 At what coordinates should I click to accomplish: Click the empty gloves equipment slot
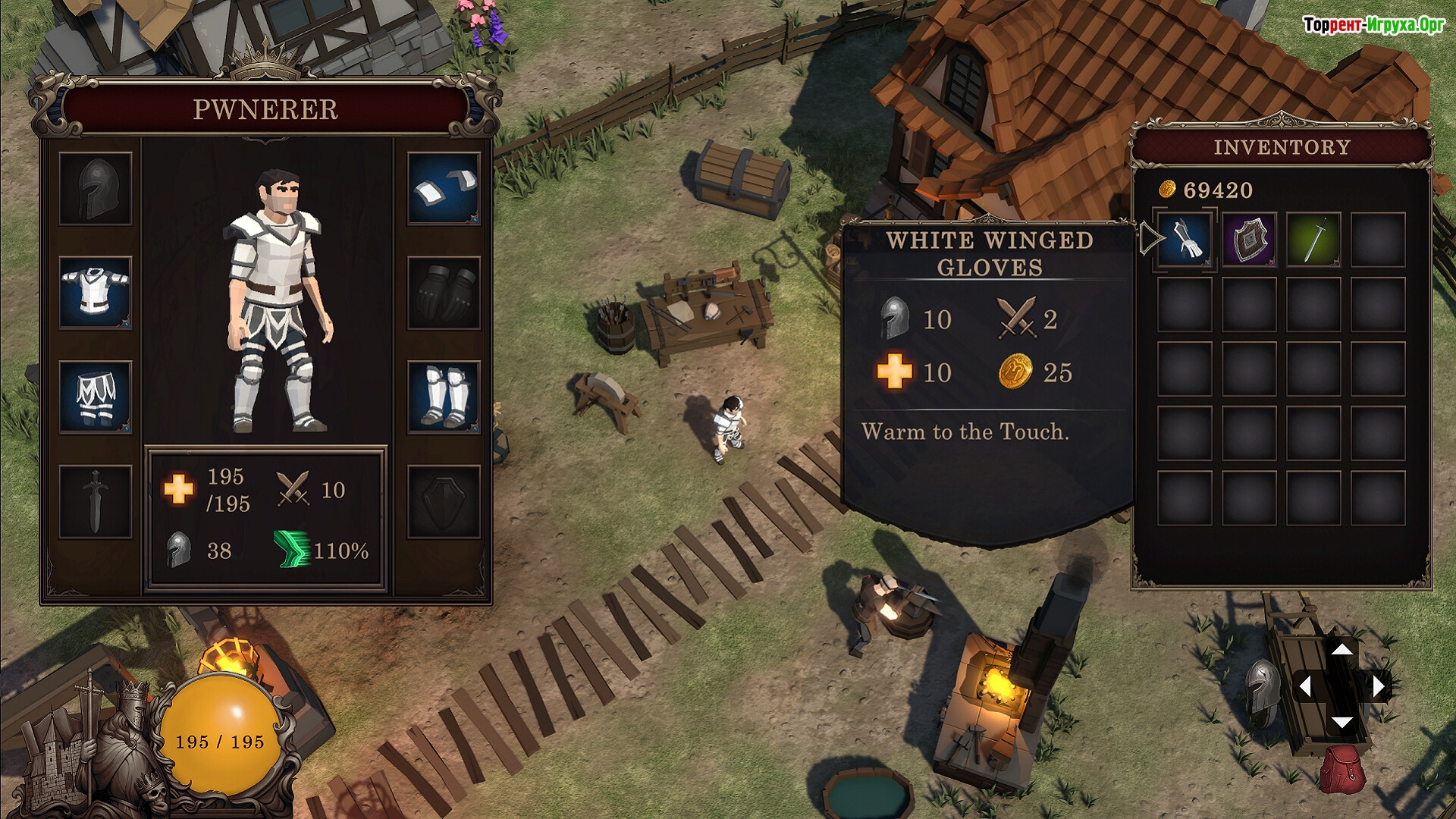pos(444,293)
